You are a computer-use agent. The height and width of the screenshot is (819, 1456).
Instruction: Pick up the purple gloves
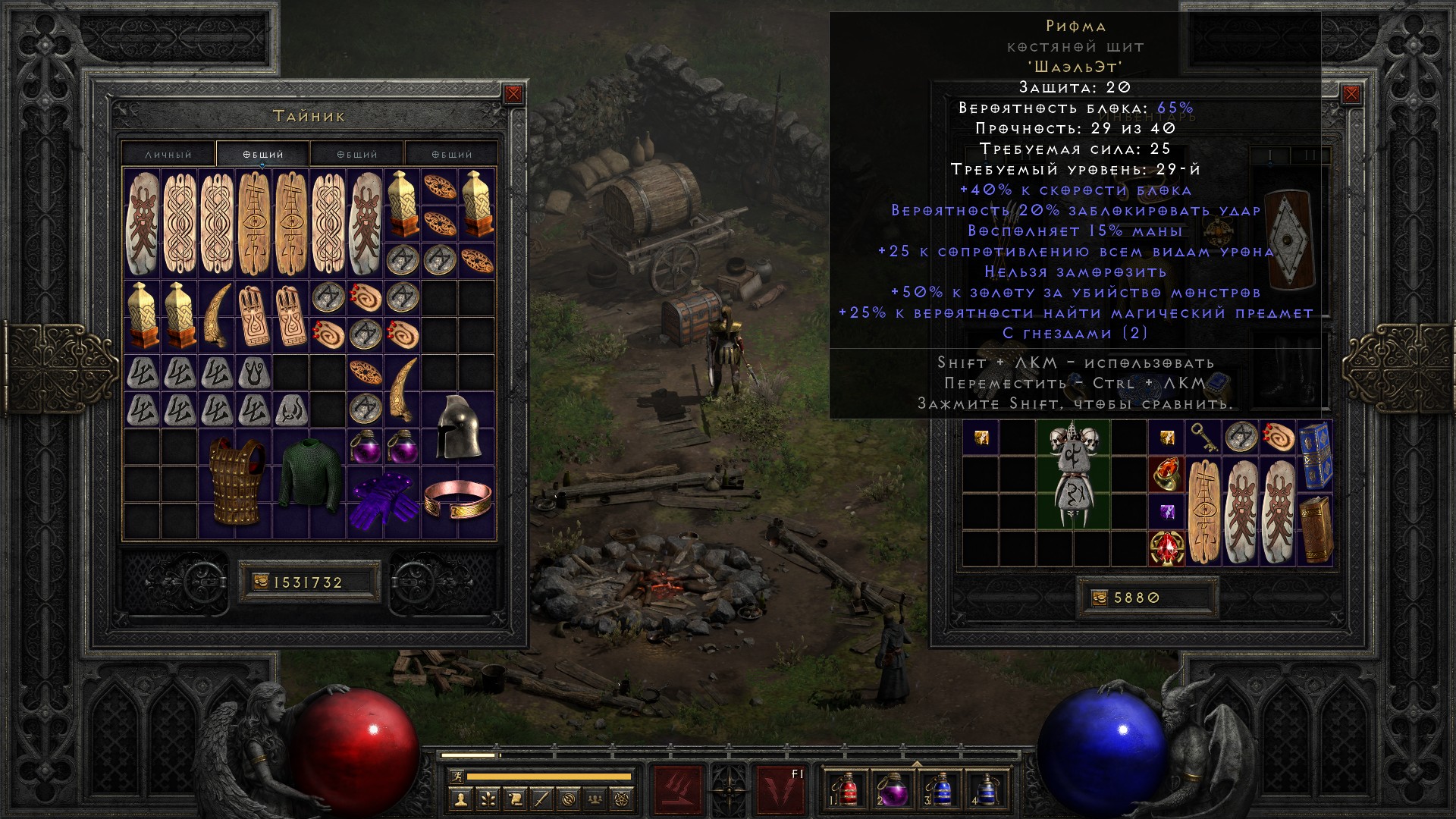(x=384, y=500)
